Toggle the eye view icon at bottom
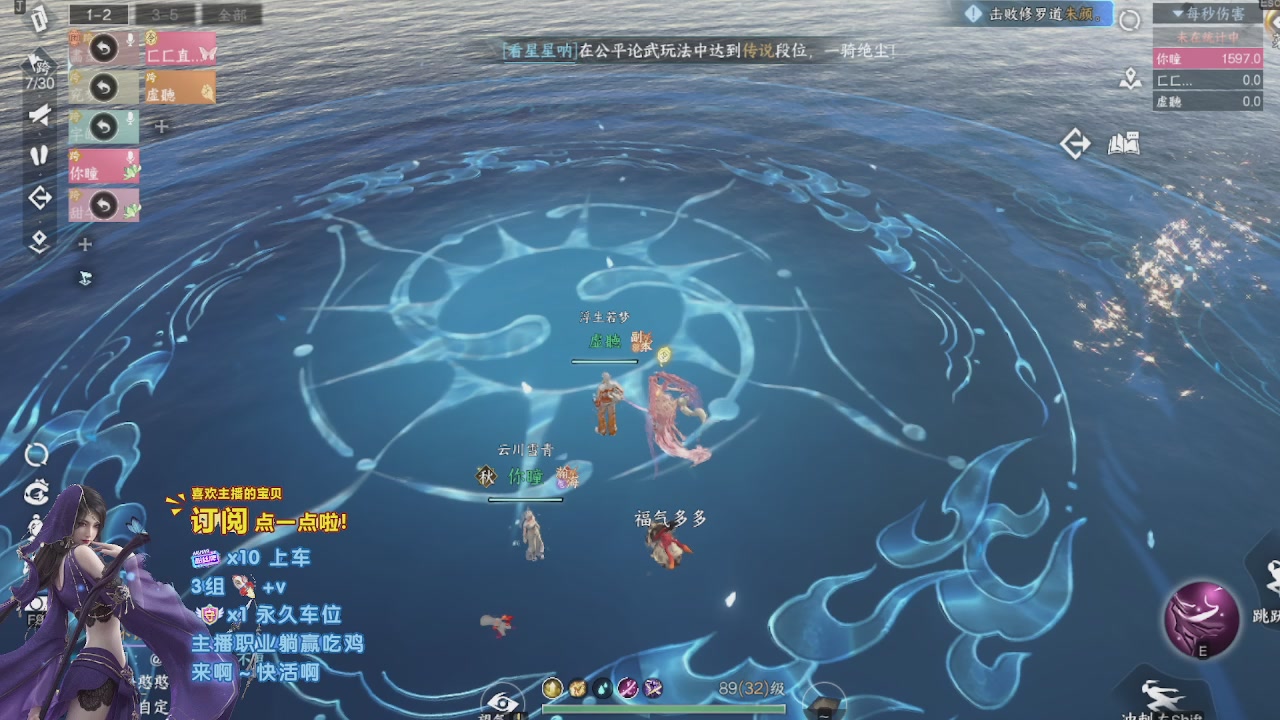1280x720 pixels. point(502,701)
